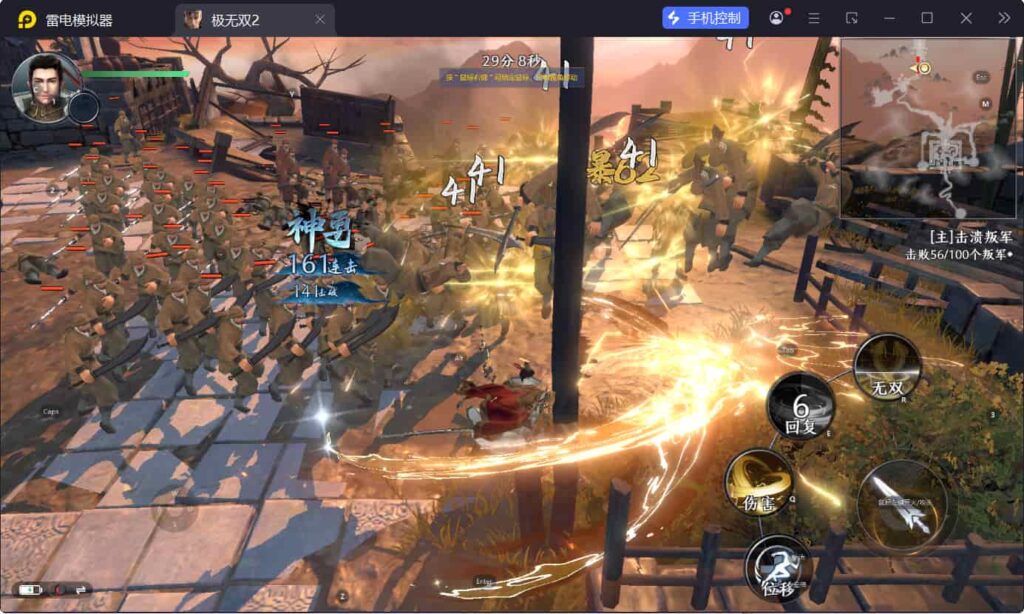1024x614 pixels.
Task: Open the emulator hamburger menu
Action: [814, 18]
